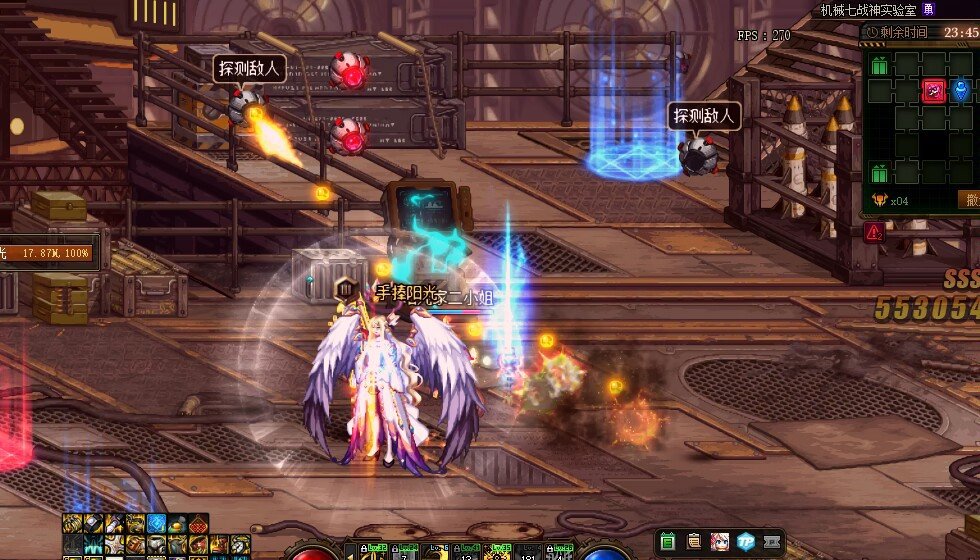Click the grey P ticket icon
The height and width of the screenshot is (560, 980).
(x=771, y=541)
